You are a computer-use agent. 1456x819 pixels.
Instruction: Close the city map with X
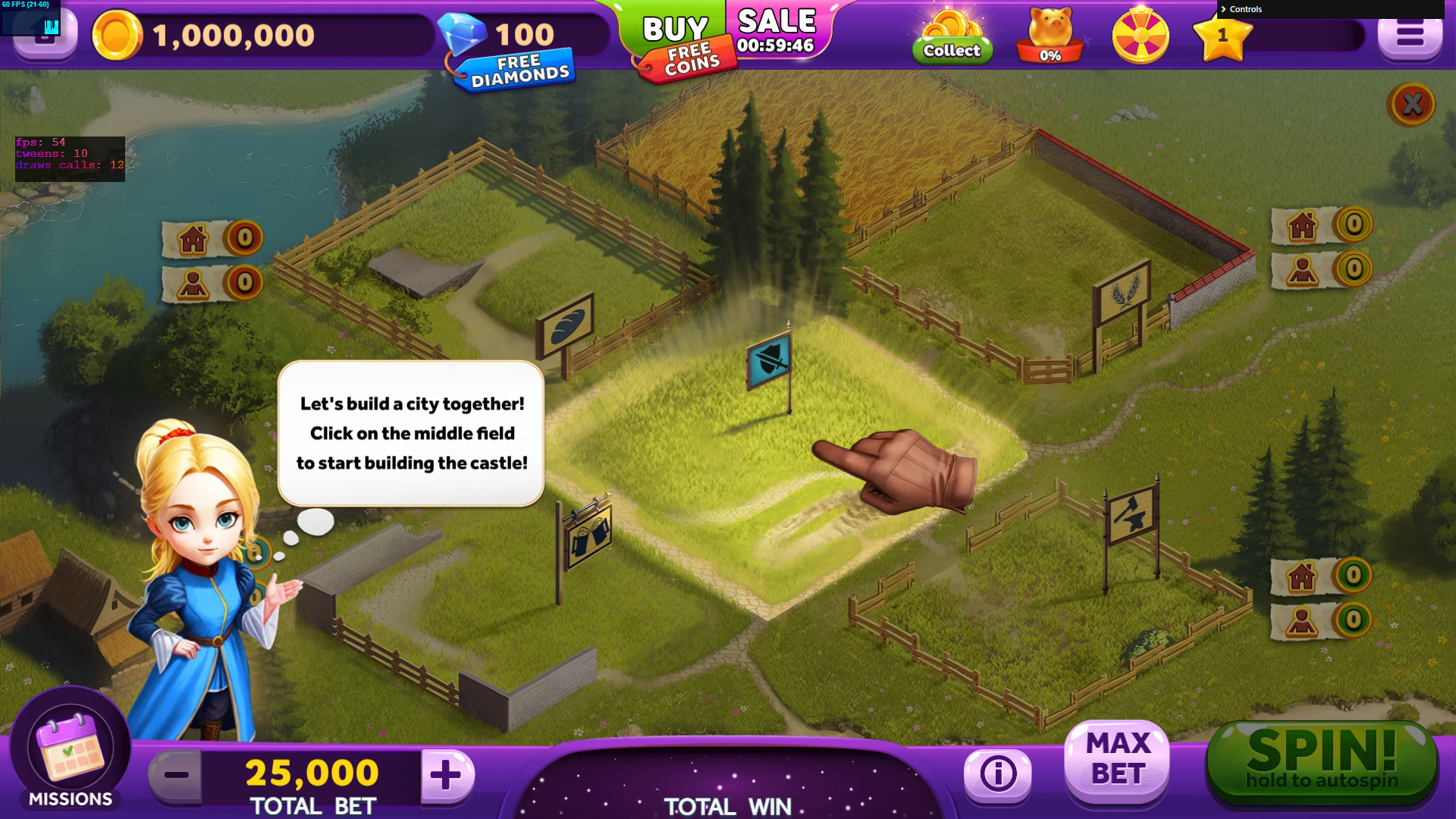coord(1411,104)
